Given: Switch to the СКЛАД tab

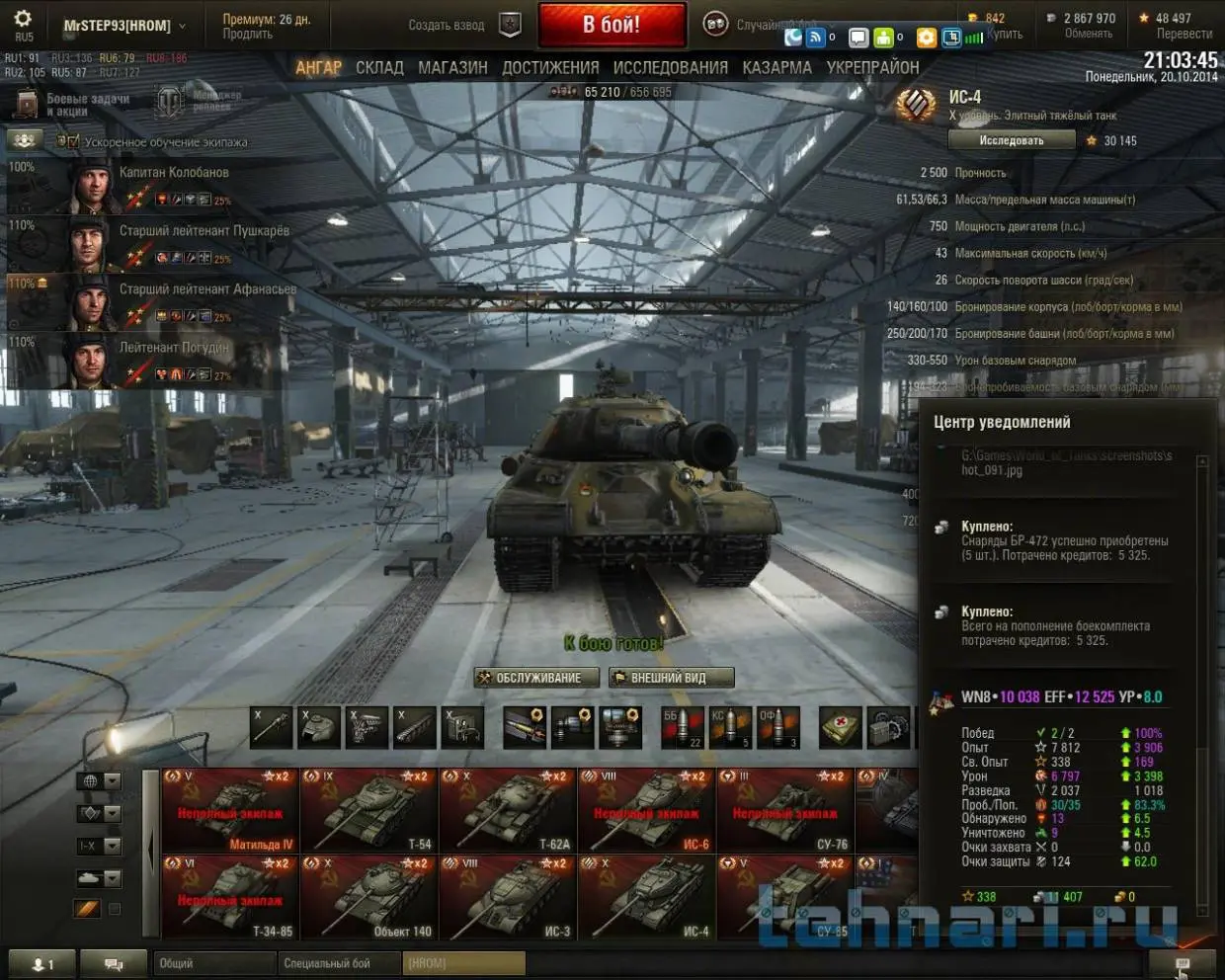Looking at the screenshot, I should point(379,68).
